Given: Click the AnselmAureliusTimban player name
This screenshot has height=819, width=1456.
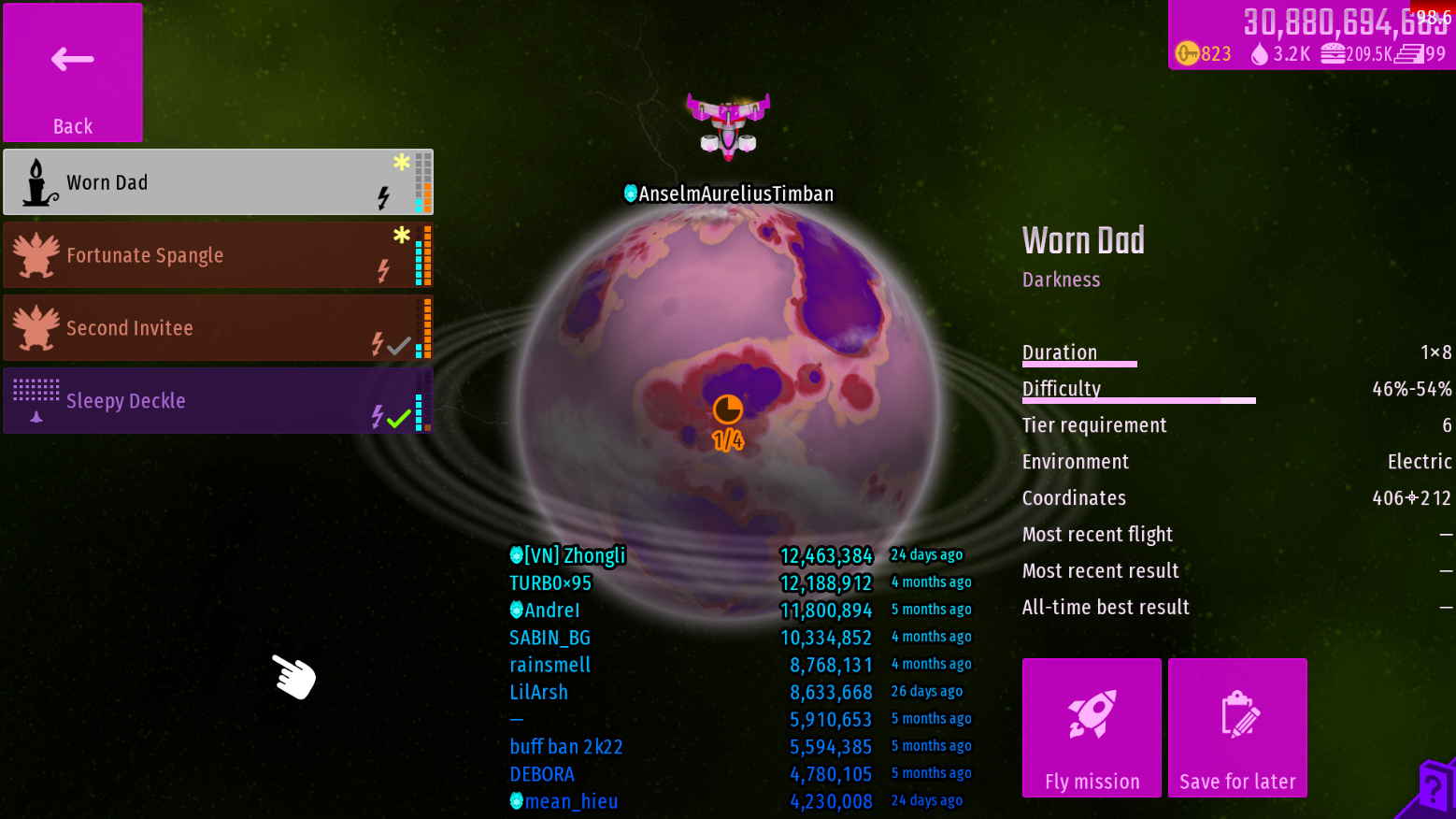Looking at the screenshot, I should pos(729,194).
